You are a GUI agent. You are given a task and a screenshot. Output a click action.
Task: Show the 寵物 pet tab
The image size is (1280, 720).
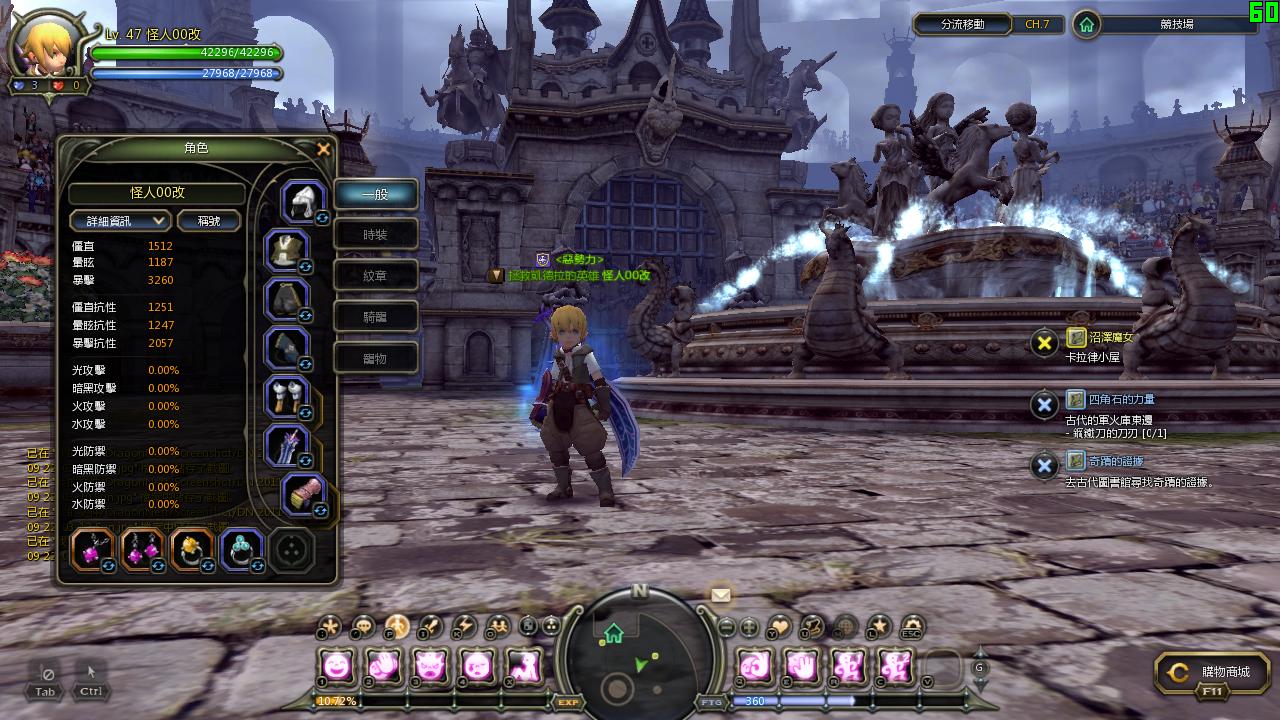pos(375,358)
